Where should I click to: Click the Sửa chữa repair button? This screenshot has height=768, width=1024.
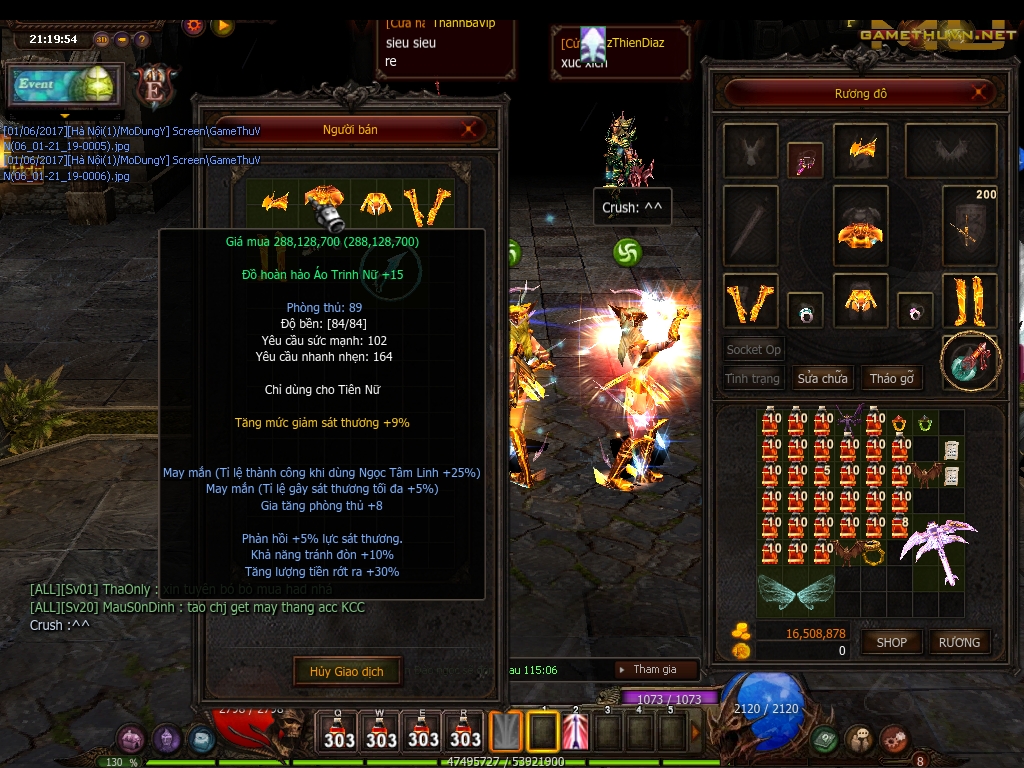822,378
